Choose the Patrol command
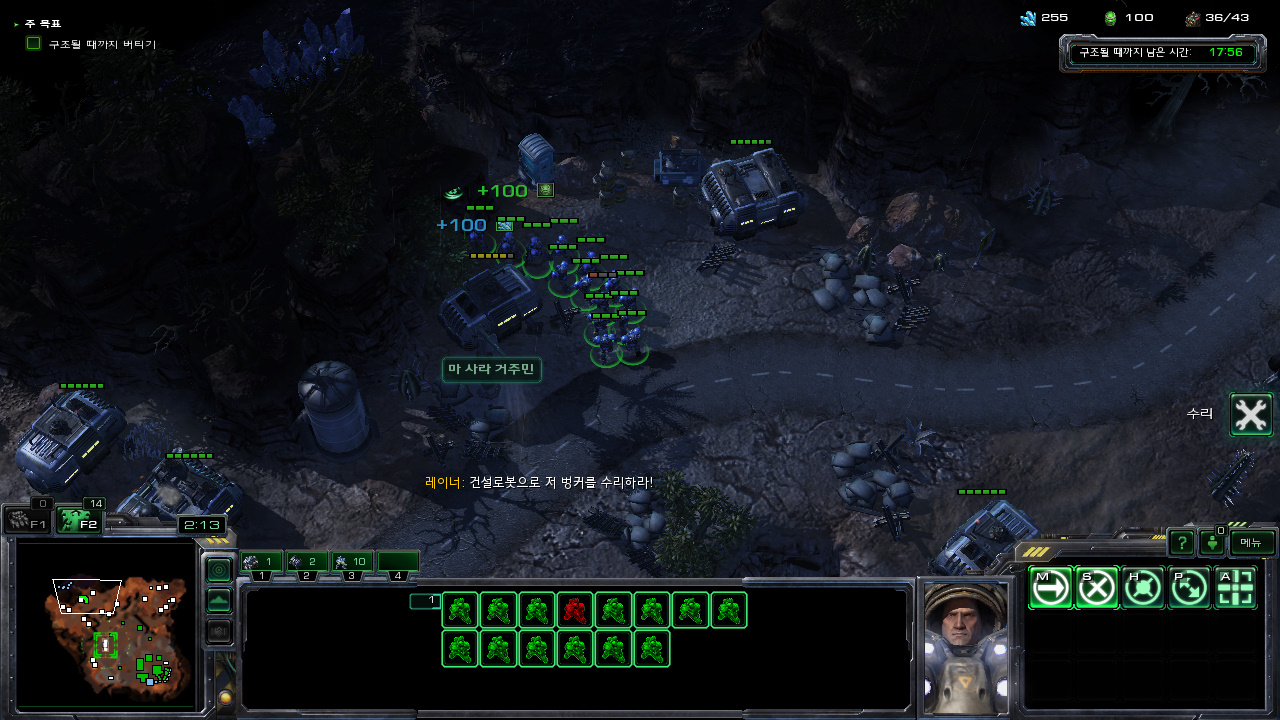The height and width of the screenshot is (720, 1280). (1189, 588)
